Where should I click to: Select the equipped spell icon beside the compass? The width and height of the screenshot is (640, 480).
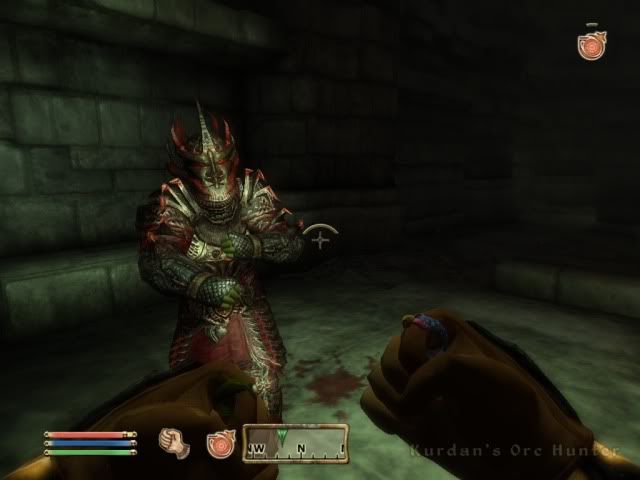click(221, 443)
